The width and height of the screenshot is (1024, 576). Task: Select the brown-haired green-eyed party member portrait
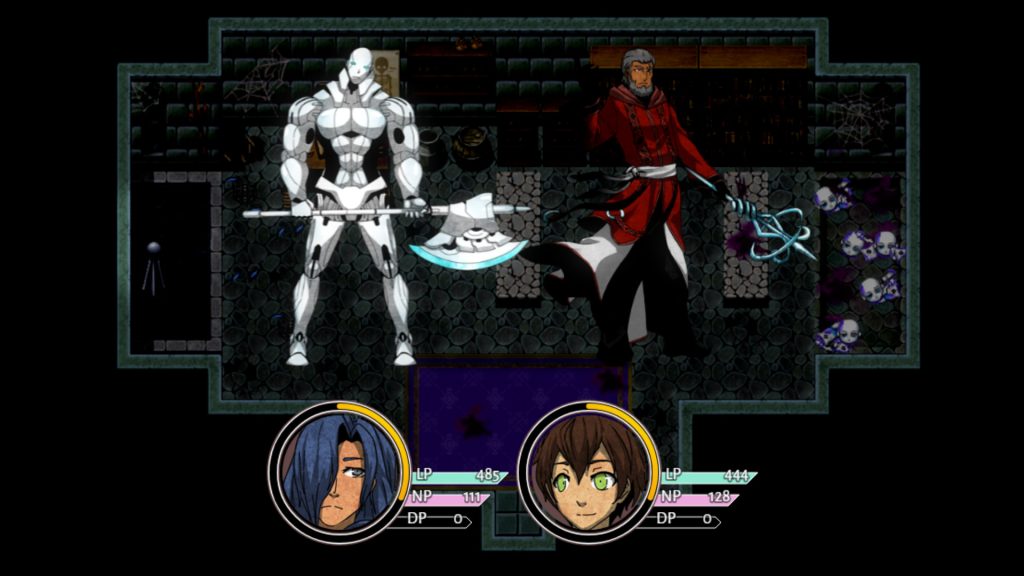[586, 472]
